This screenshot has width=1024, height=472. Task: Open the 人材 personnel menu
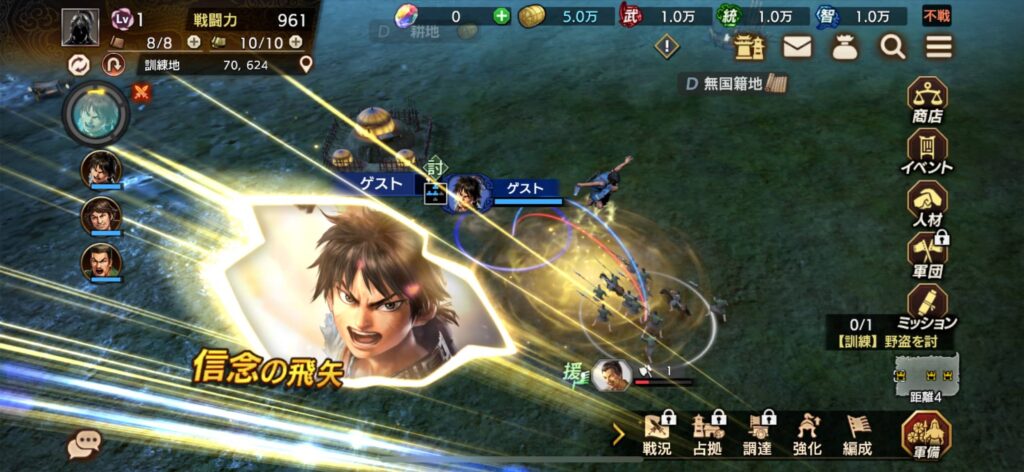[x=926, y=203]
